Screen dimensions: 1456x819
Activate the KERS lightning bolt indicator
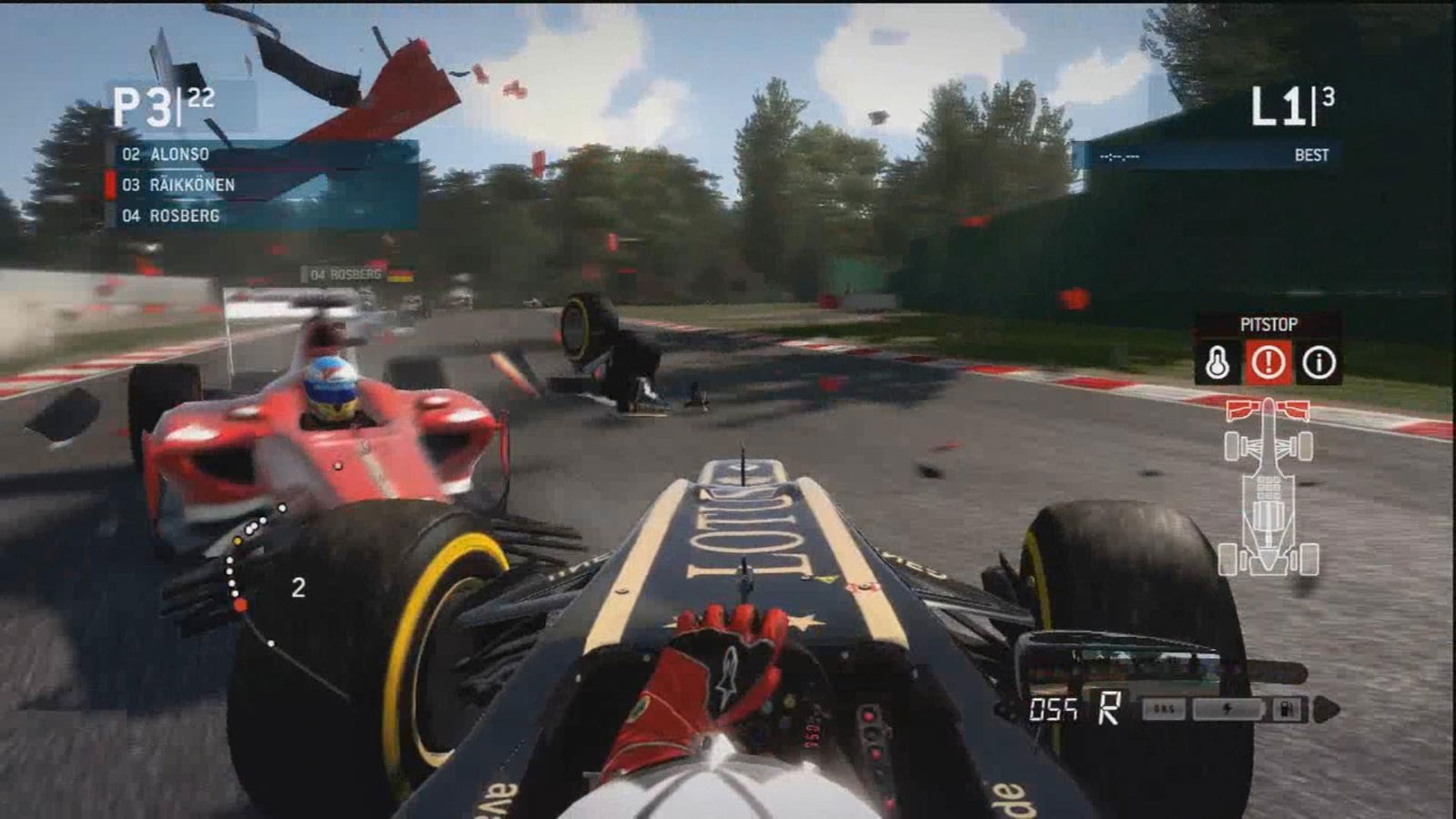1227,709
